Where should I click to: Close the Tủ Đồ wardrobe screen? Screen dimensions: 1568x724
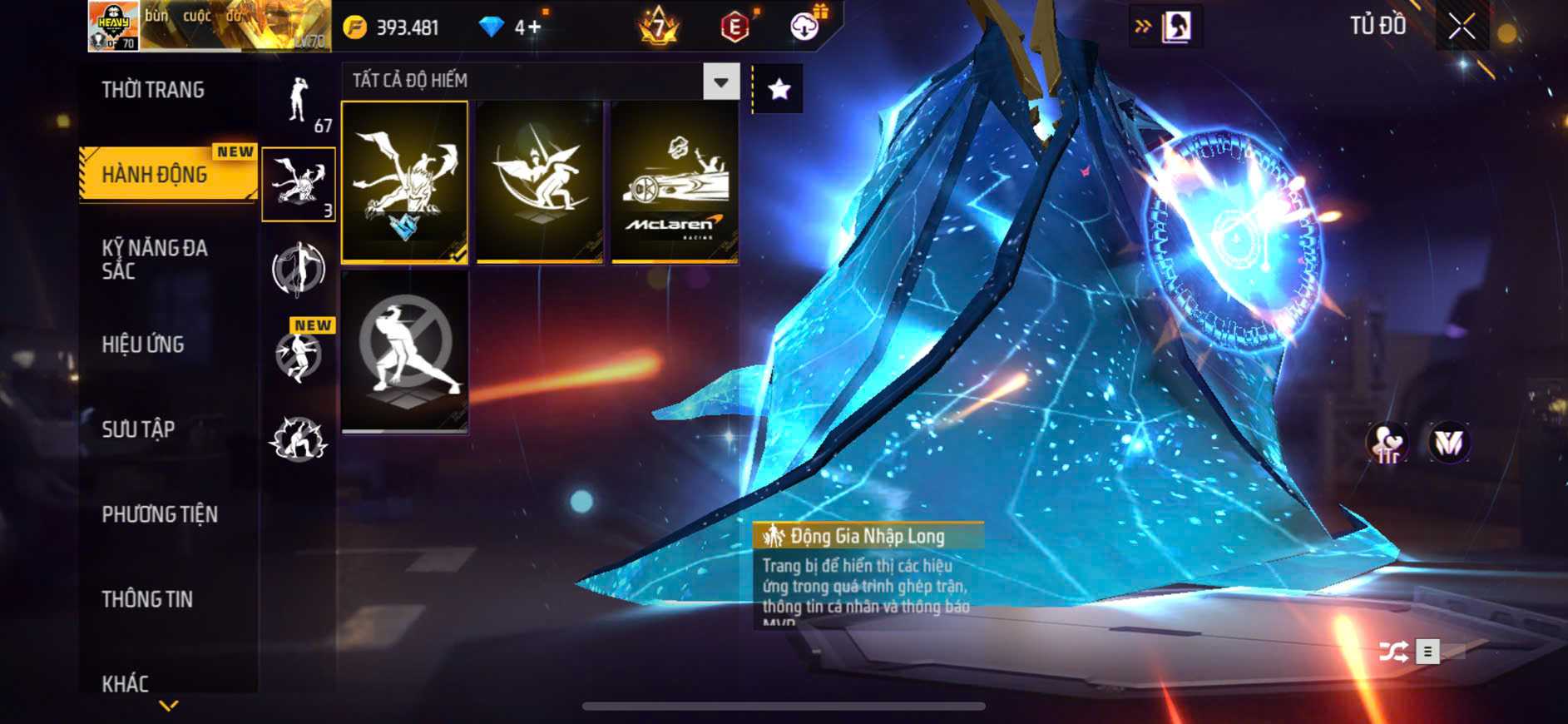click(x=1462, y=27)
